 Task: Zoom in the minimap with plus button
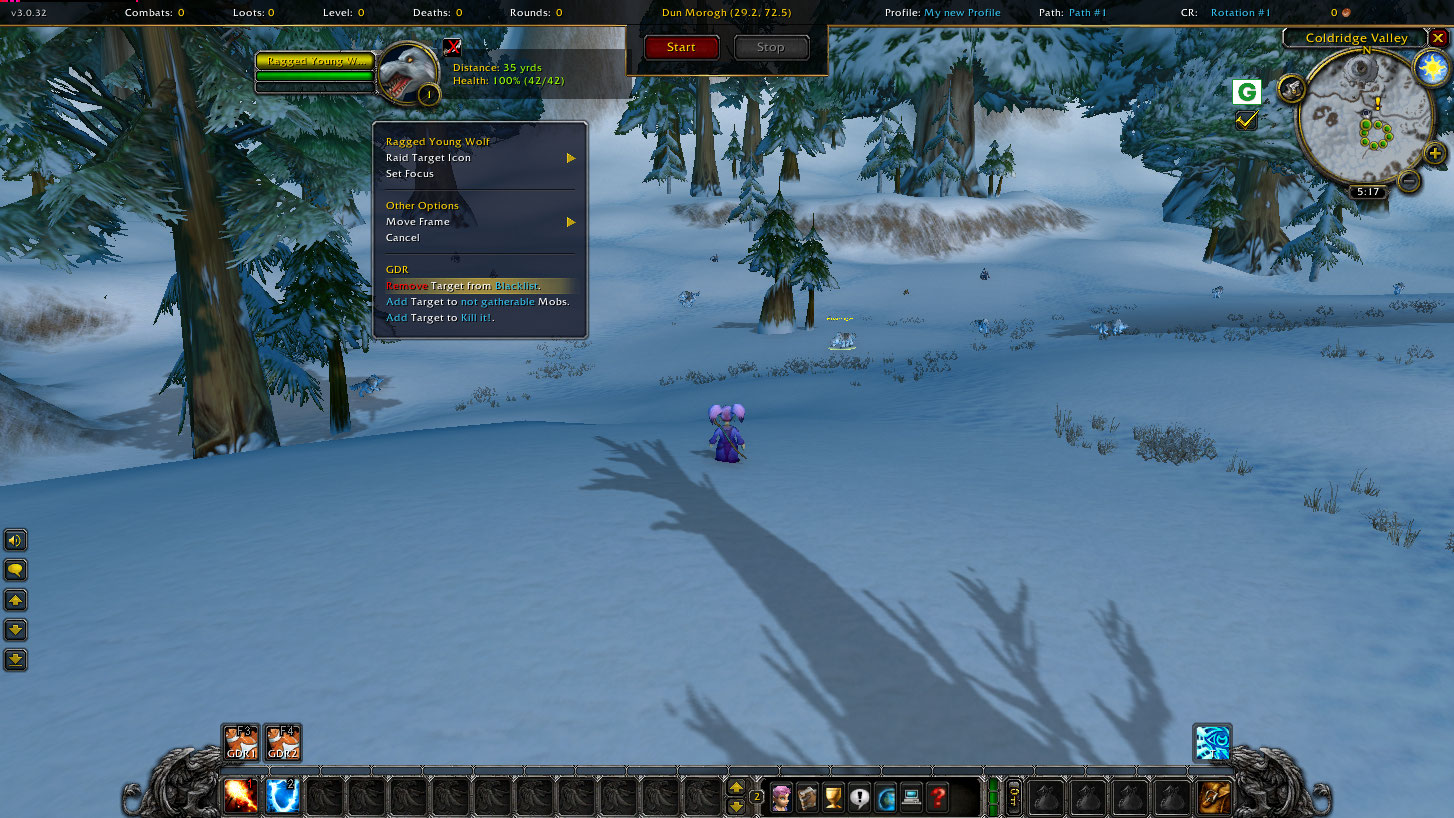1435,153
